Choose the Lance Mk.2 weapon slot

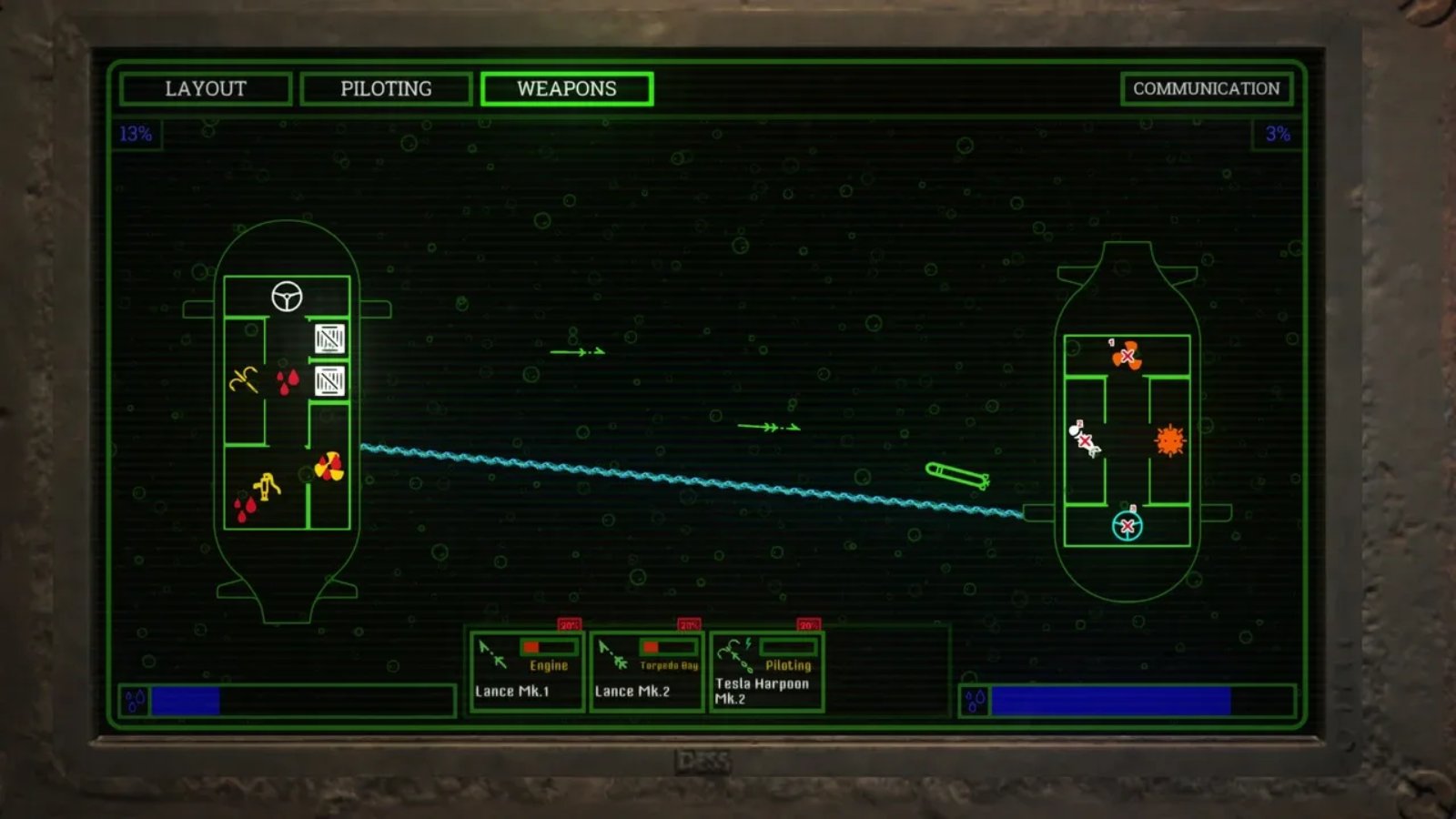(646, 672)
